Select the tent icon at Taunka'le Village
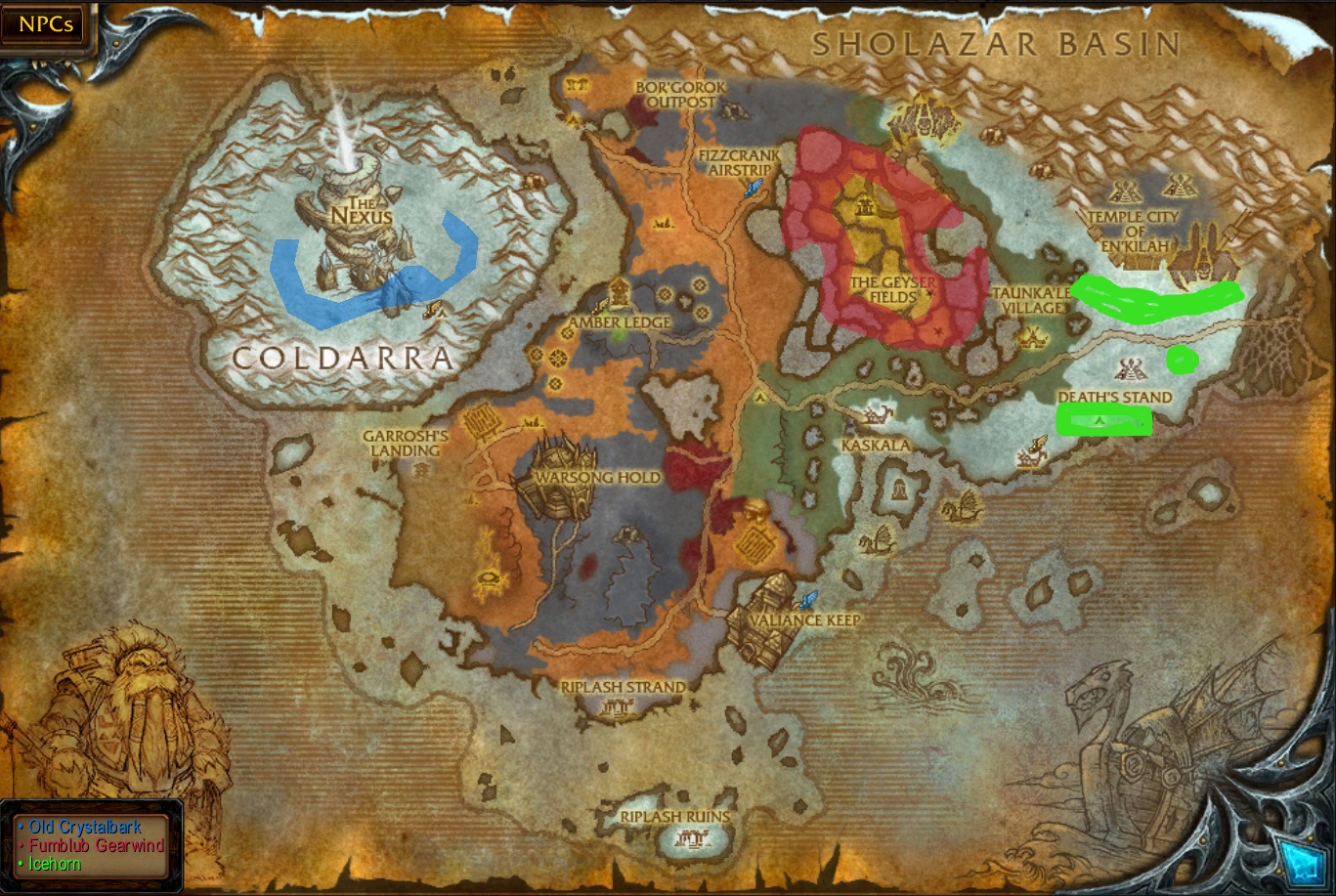The width and height of the screenshot is (1336, 896). click(x=1033, y=337)
